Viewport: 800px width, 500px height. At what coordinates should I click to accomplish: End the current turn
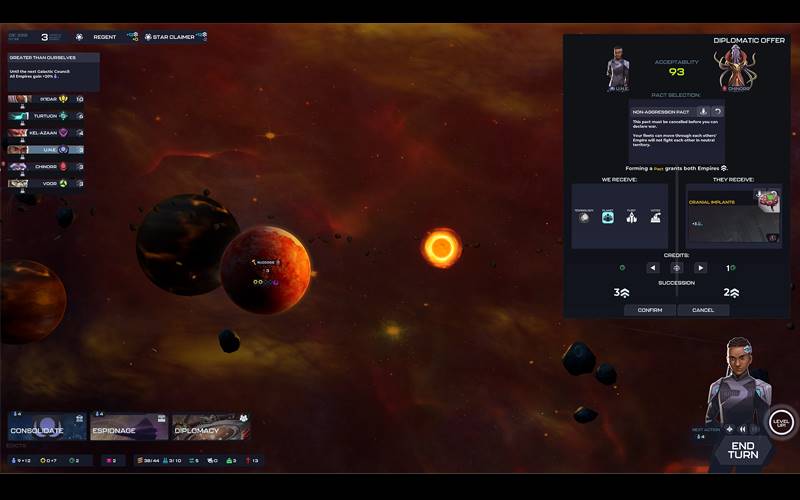[x=742, y=449]
